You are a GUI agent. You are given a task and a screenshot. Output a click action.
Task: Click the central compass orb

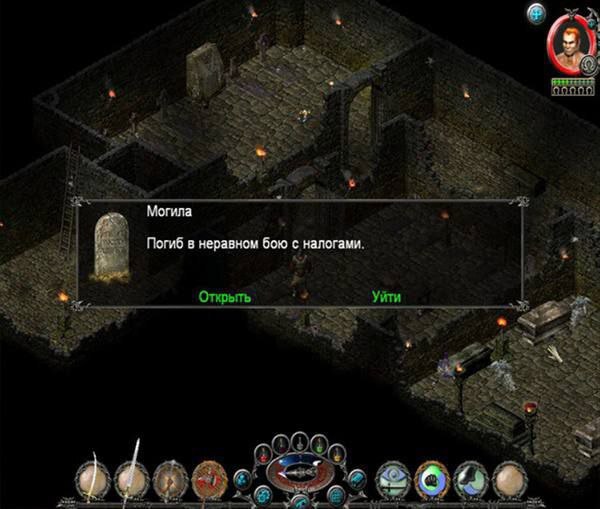point(299,471)
